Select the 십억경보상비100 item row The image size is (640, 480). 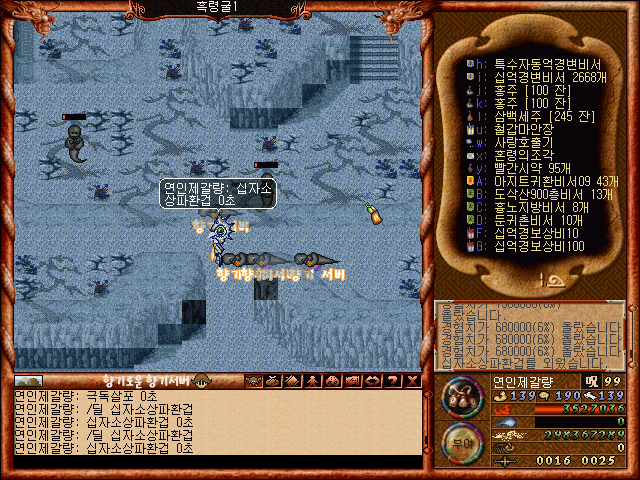(x=530, y=246)
